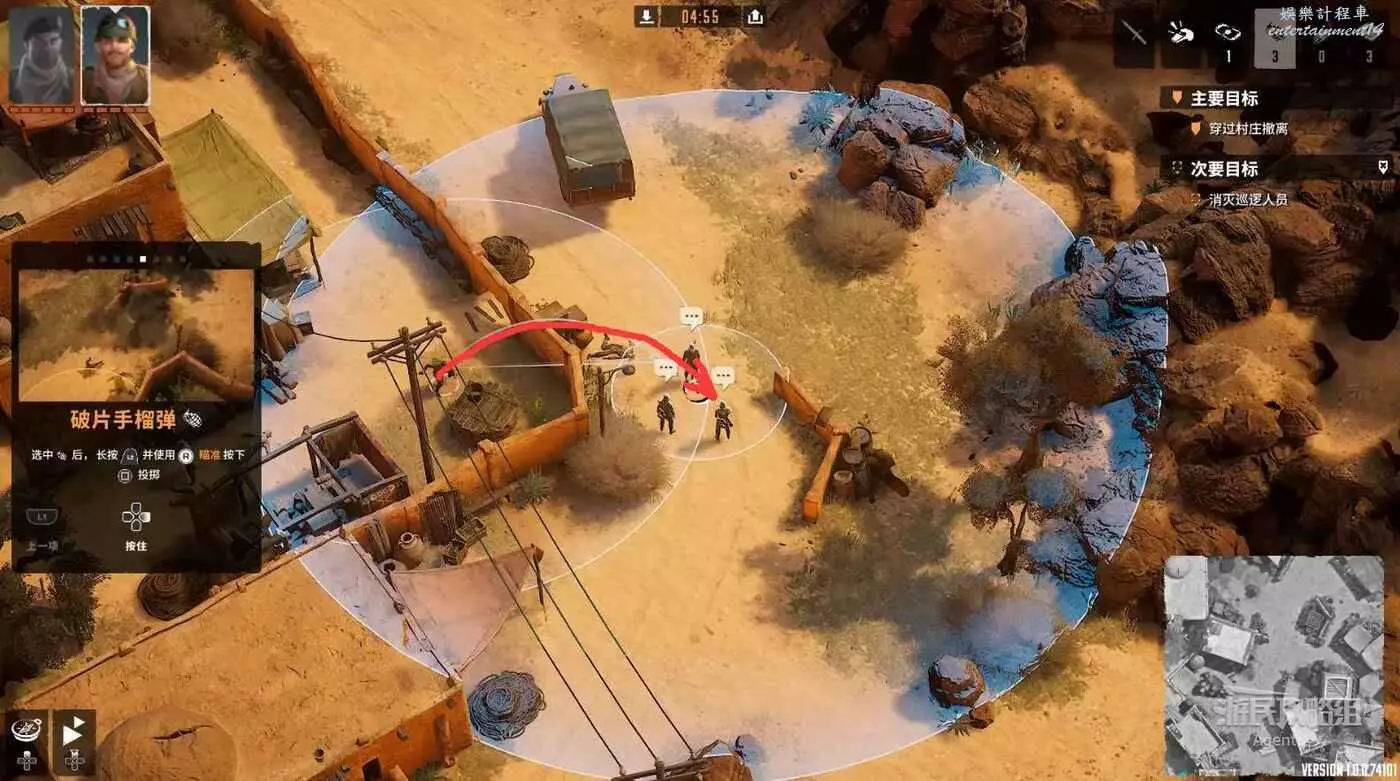
Task: Open the 主要目标 main objectives header
Action: [1224, 98]
